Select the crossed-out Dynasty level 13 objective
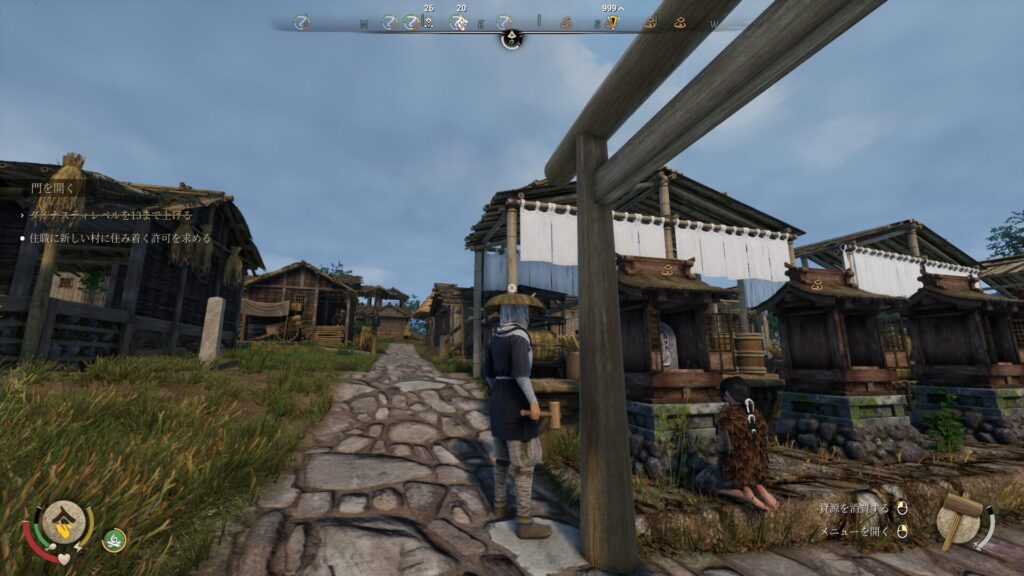This screenshot has width=1024, height=576. 109,214
